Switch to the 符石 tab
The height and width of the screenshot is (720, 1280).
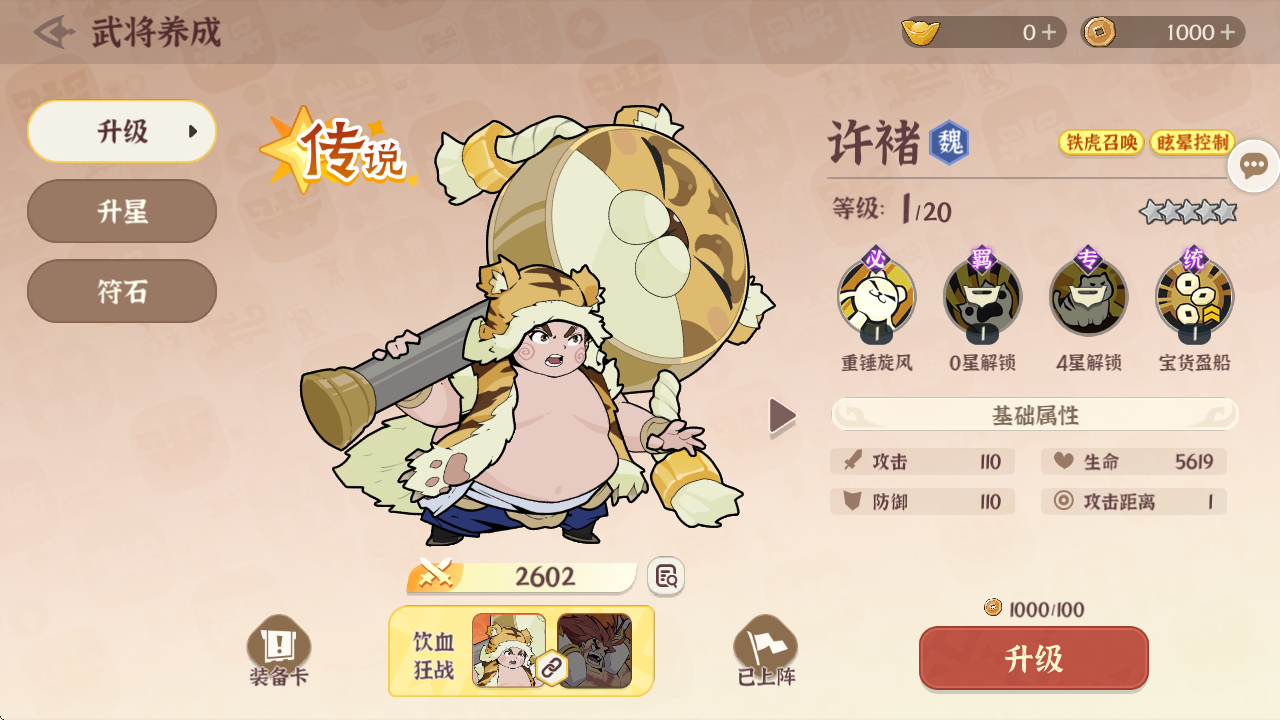(x=121, y=291)
